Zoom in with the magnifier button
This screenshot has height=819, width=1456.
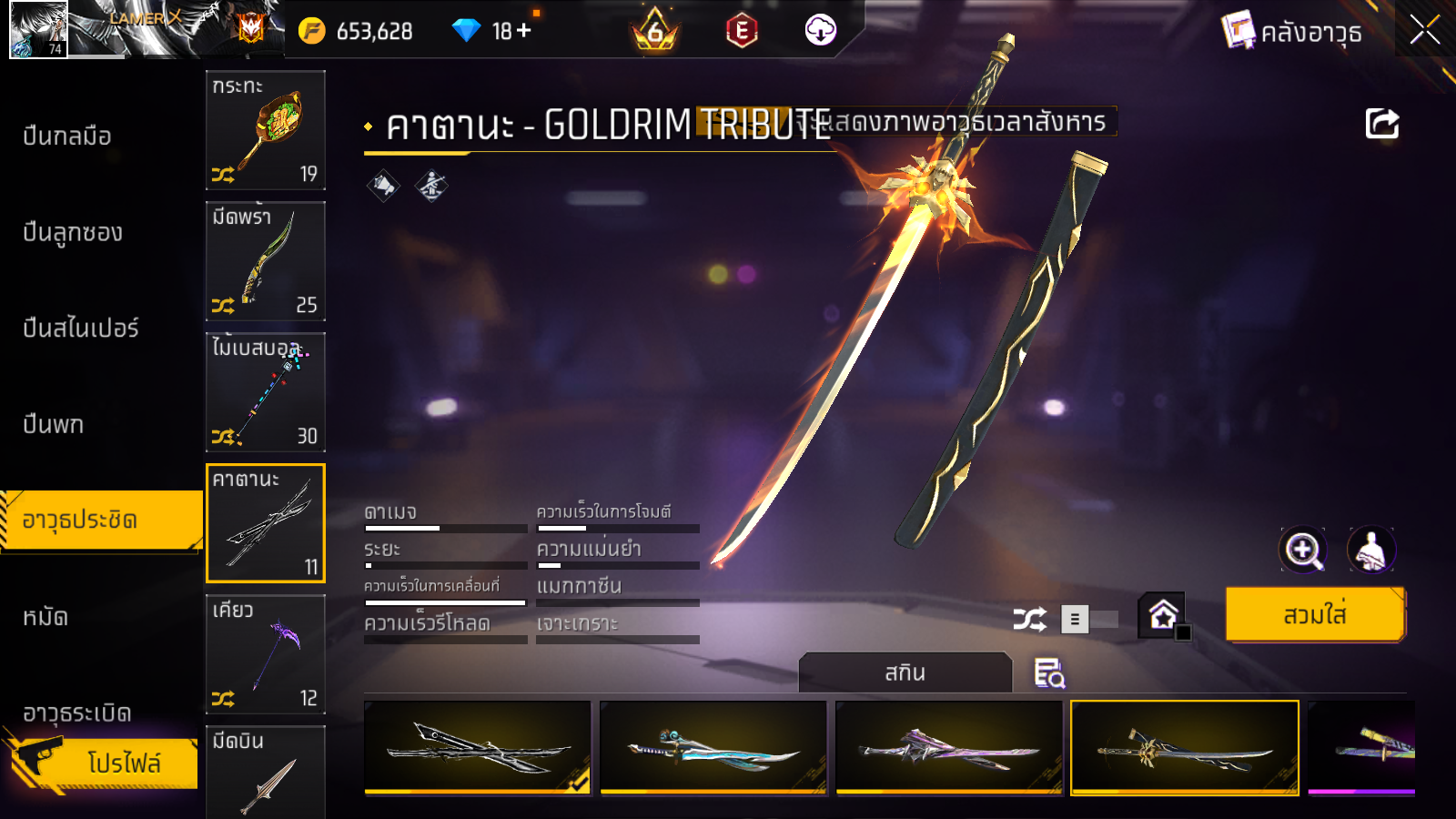(1302, 550)
